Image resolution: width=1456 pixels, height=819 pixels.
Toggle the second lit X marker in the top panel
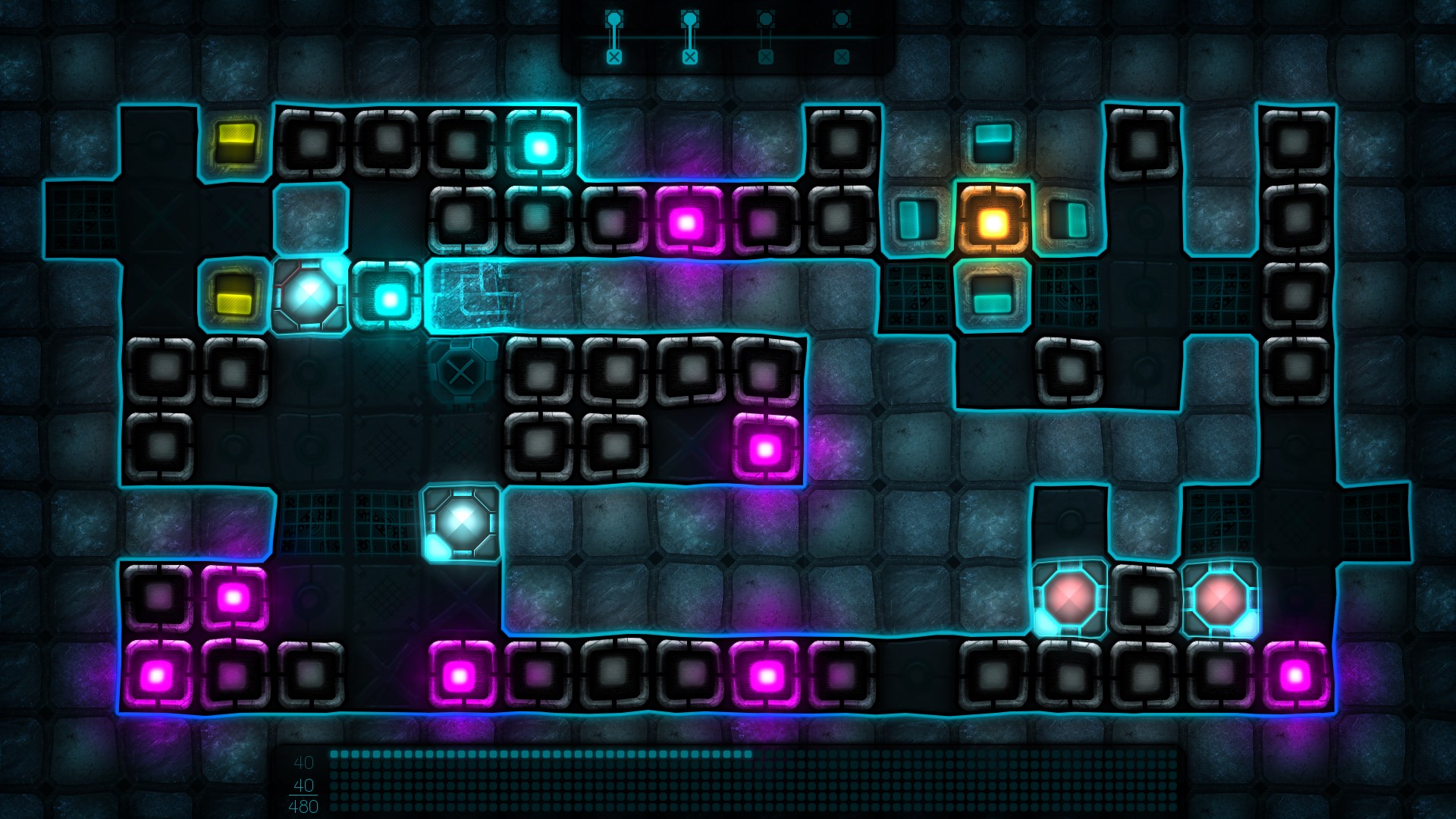coord(689,55)
